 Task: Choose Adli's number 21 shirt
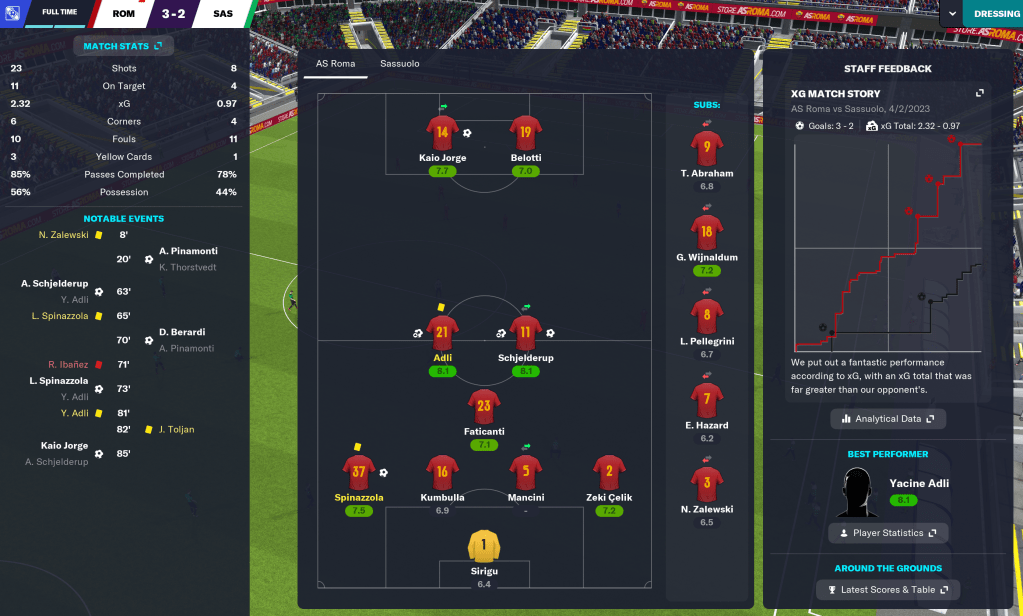pos(442,332)
